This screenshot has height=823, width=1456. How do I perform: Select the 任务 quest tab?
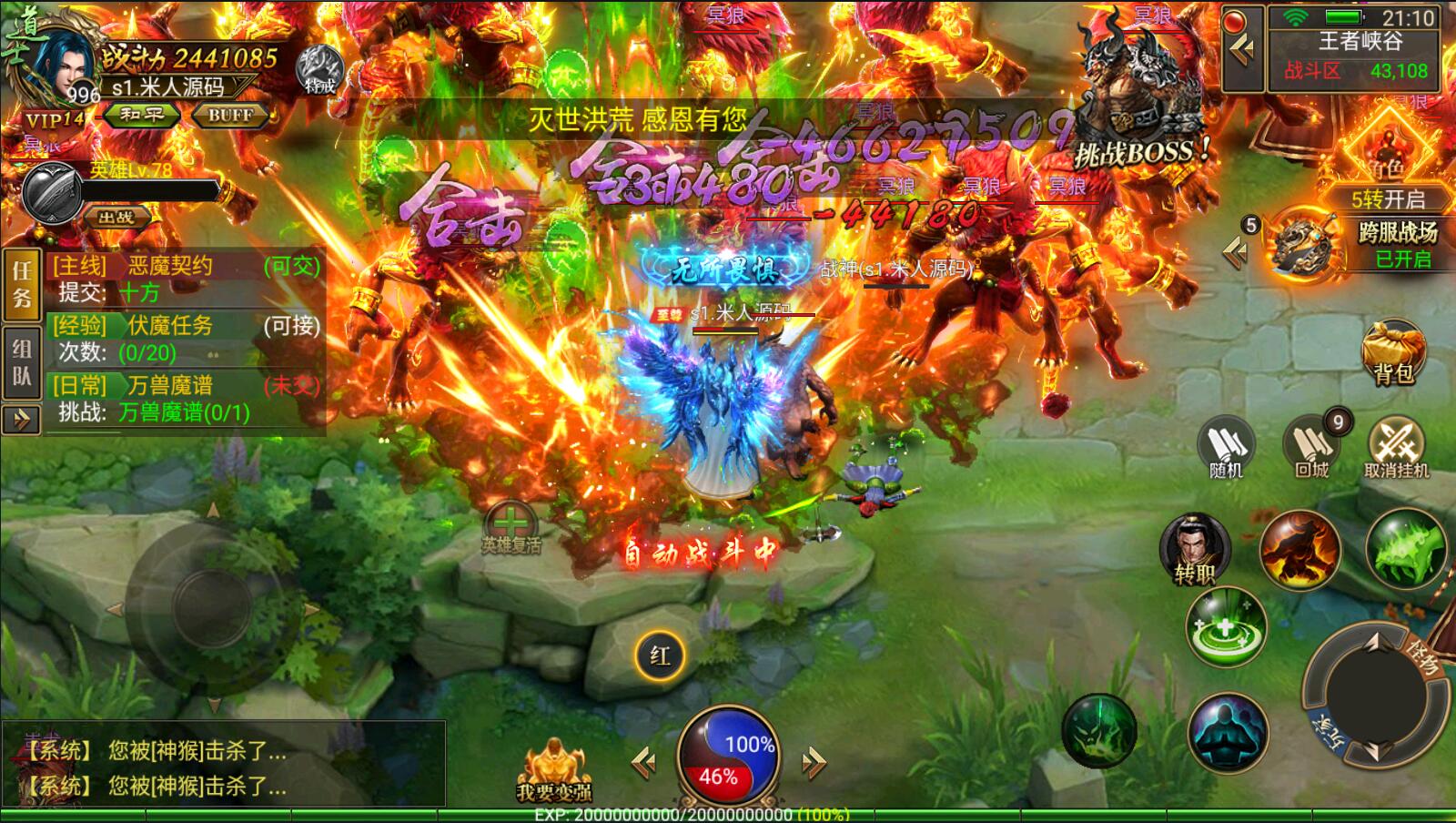22,283
